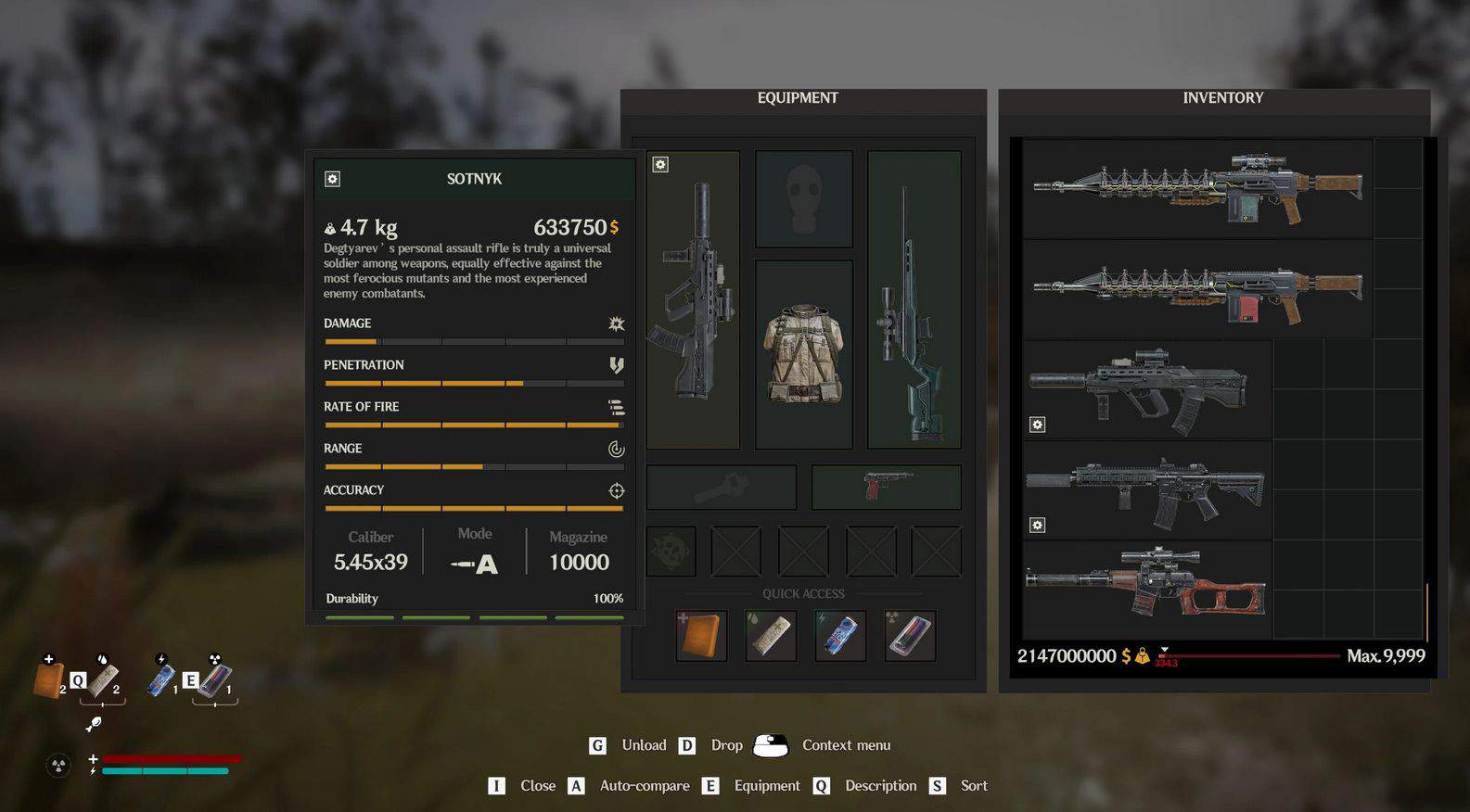Select the blue energy drink quick slot
The height and width of the screenshot is (812, 1470).
pyautogui.click(x=840, y=636)
